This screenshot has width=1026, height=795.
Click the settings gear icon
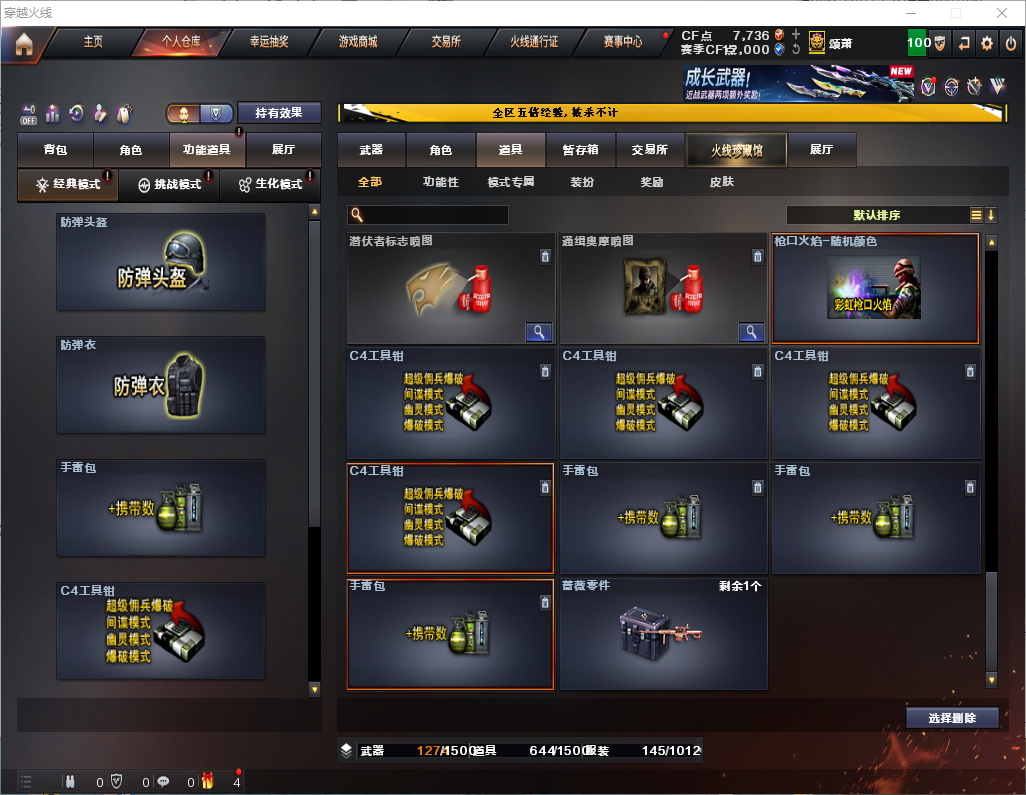(x=987, y=43)
